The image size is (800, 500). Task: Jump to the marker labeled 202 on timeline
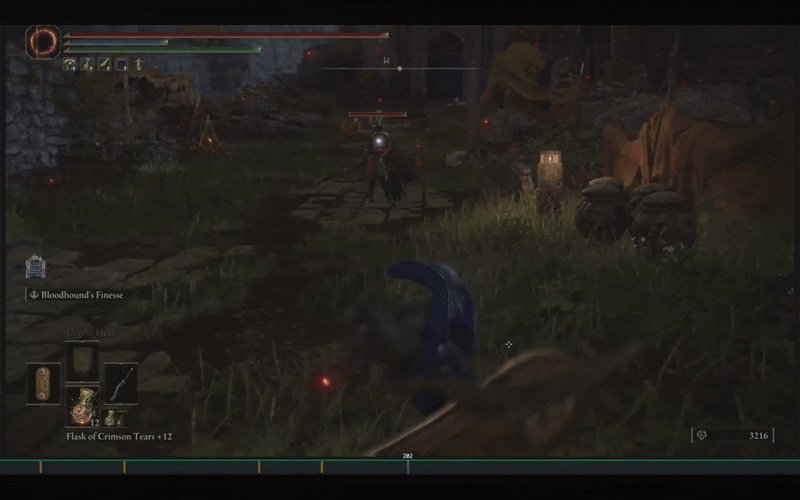coord(407,466)
